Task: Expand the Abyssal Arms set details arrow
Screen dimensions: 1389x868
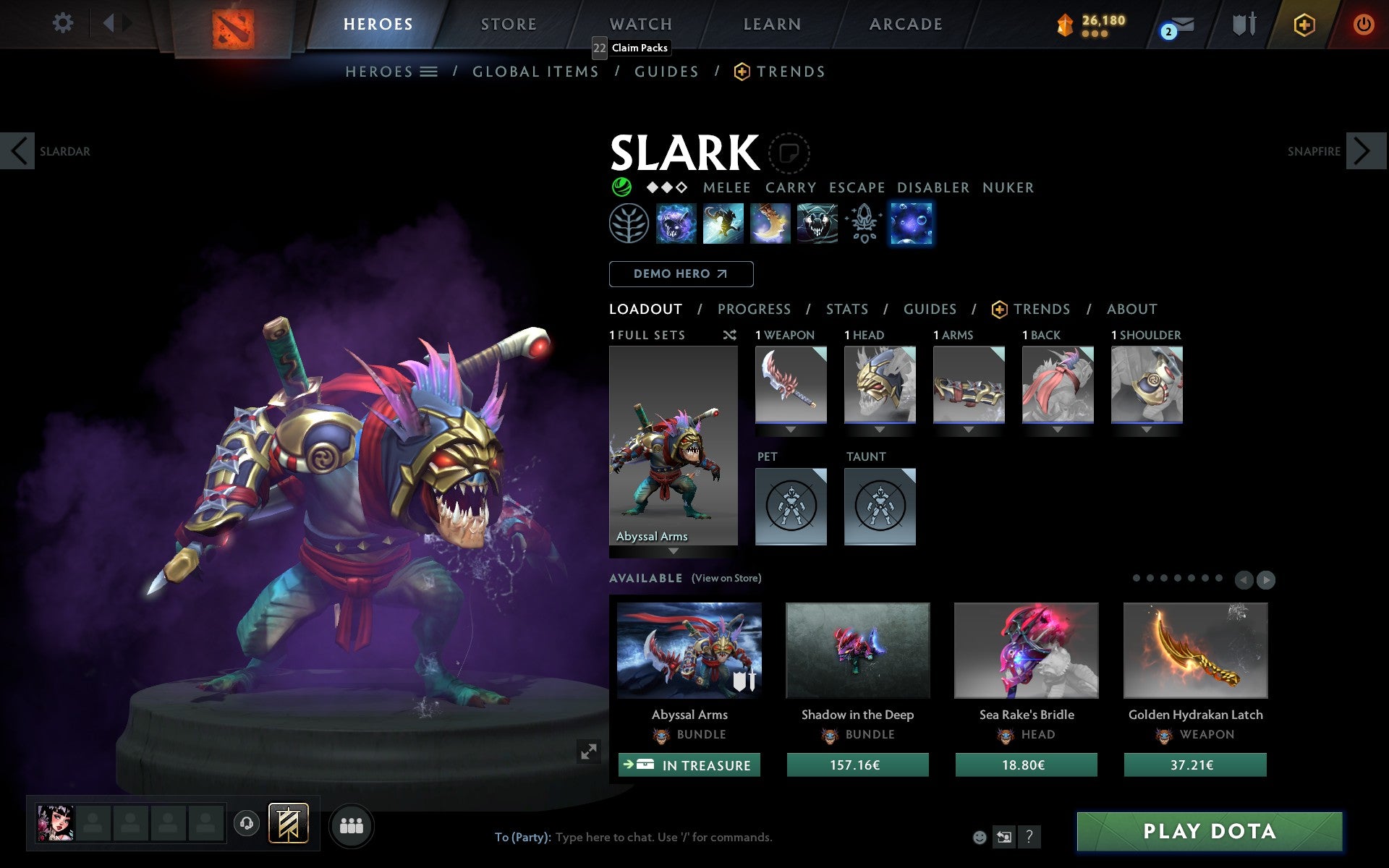Action: point(673,550)
